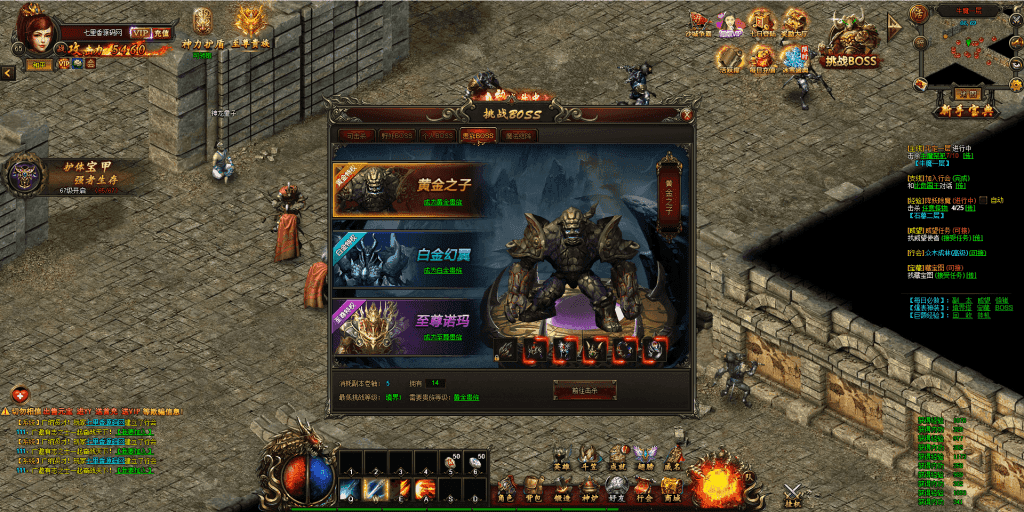1024x512 pixels.
Task: Select the 白金幻翼 boss entry
Action: coord(408,259)
